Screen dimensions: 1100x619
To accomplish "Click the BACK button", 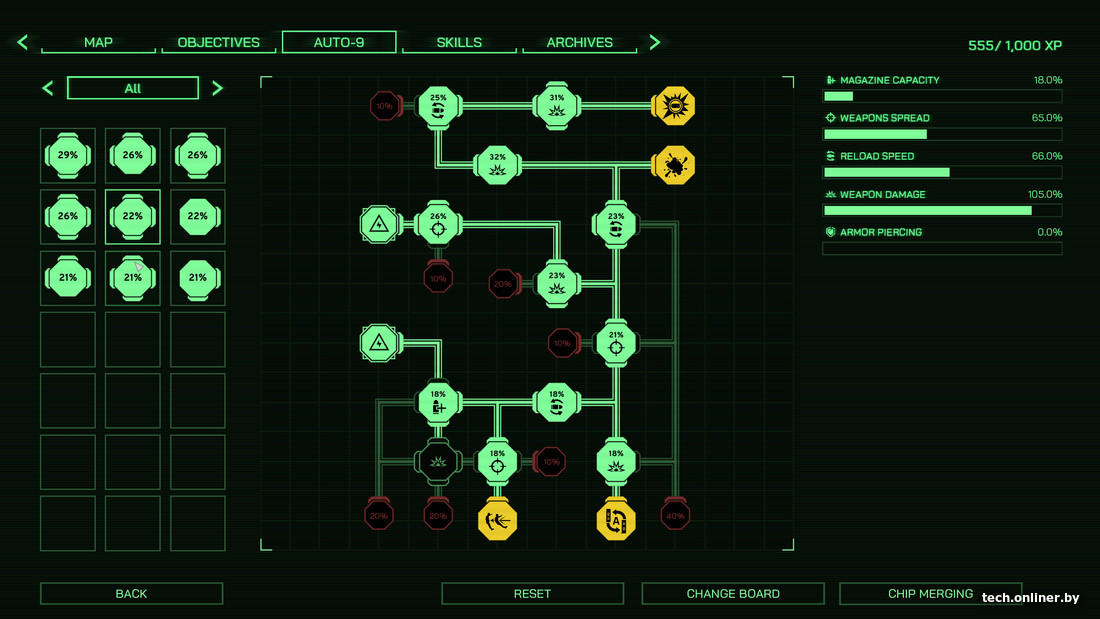I will (x=131, y=594).
